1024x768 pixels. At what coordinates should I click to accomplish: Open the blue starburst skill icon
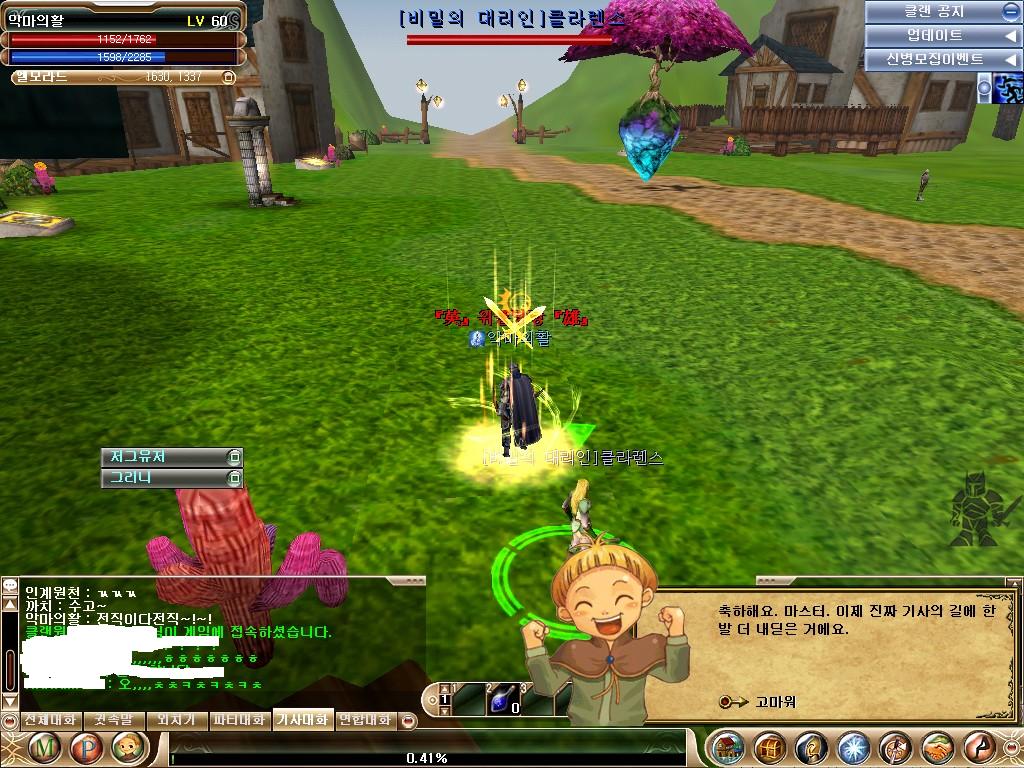click(x=853, y=747)
